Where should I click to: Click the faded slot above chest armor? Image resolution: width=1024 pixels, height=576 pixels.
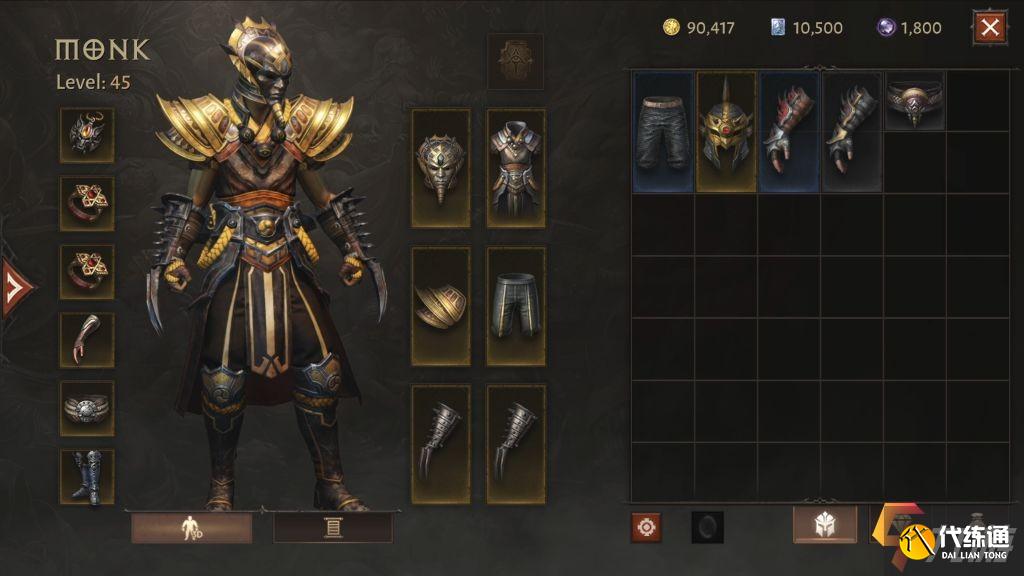(x=516, y=62)
